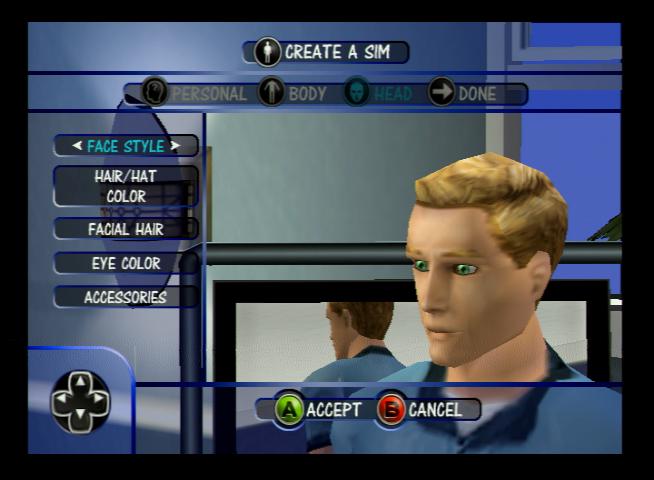
Task: Select the Head tab
Action: click(x=379, y=94)
